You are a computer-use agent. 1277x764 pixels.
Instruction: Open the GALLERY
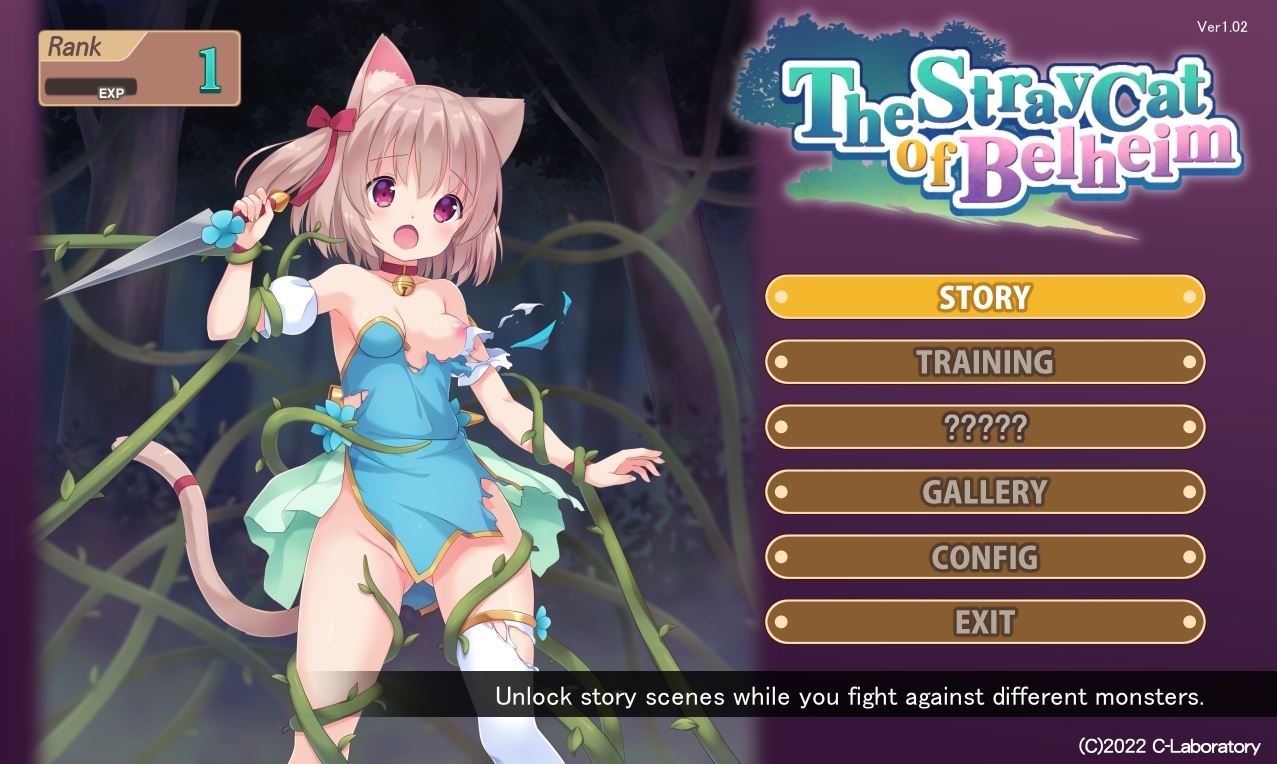pyautogui.click(x=985, y=492)
